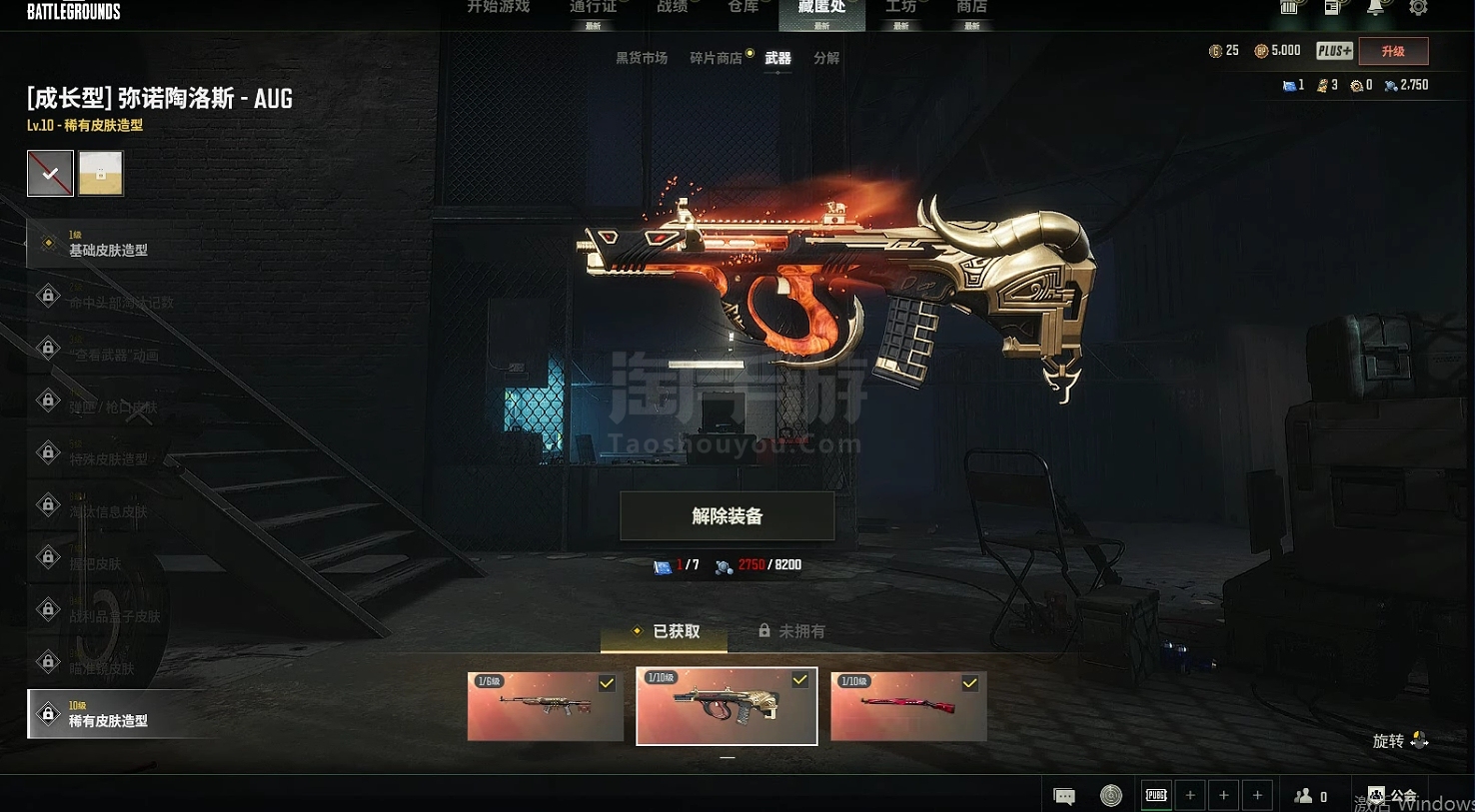Open the chat bubble icon
1475x812 pixels.
pos(1064,796)
